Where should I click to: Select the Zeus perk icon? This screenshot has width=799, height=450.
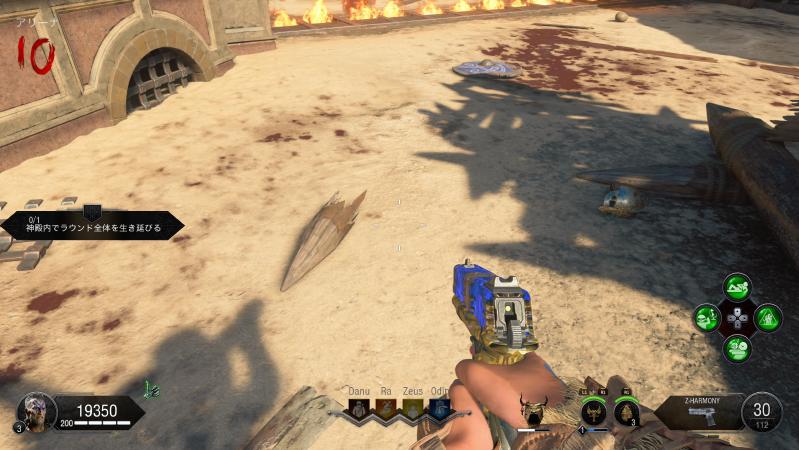click(x=412, y=408)
